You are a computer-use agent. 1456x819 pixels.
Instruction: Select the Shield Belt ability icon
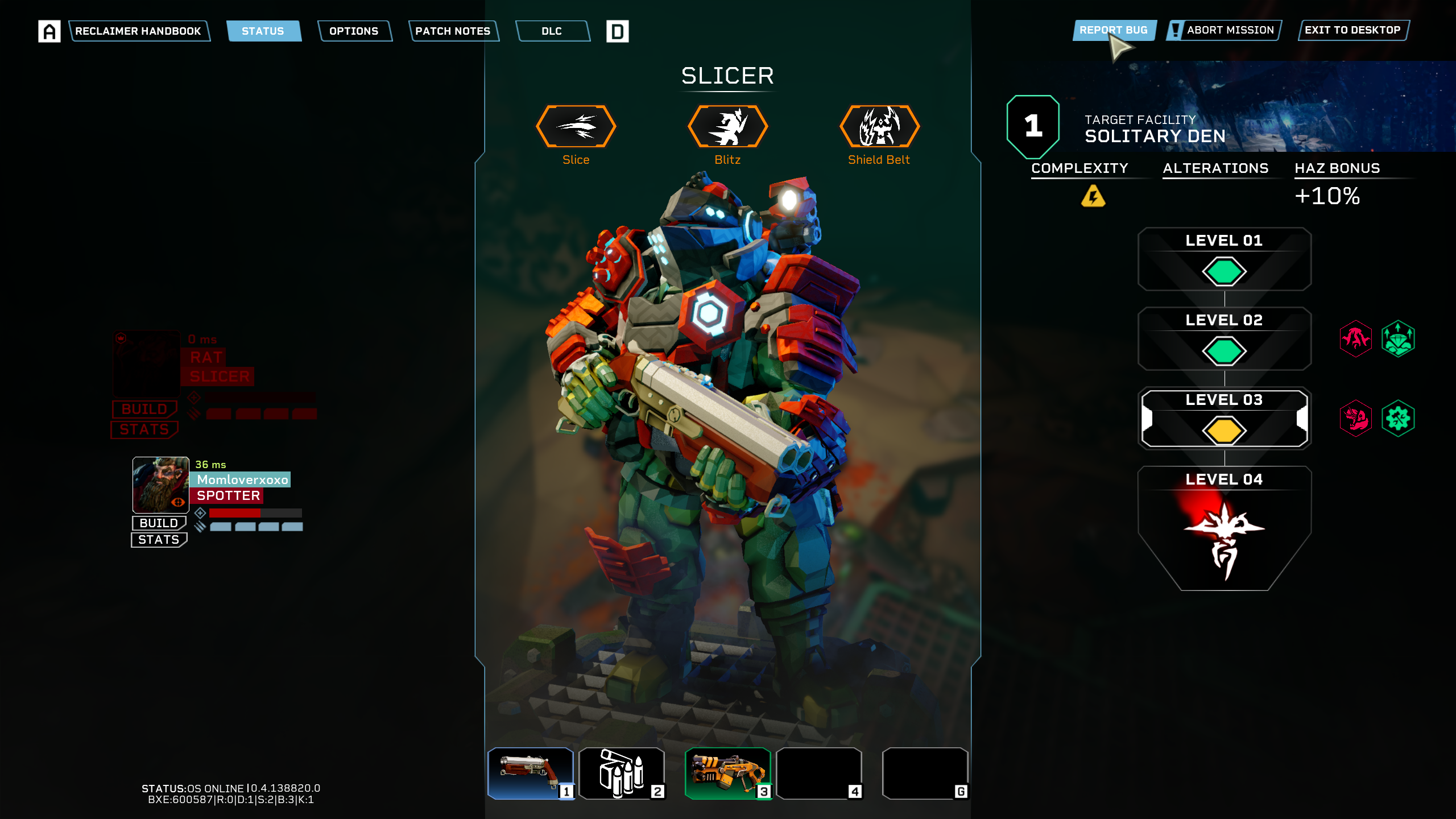pos(879,126)
